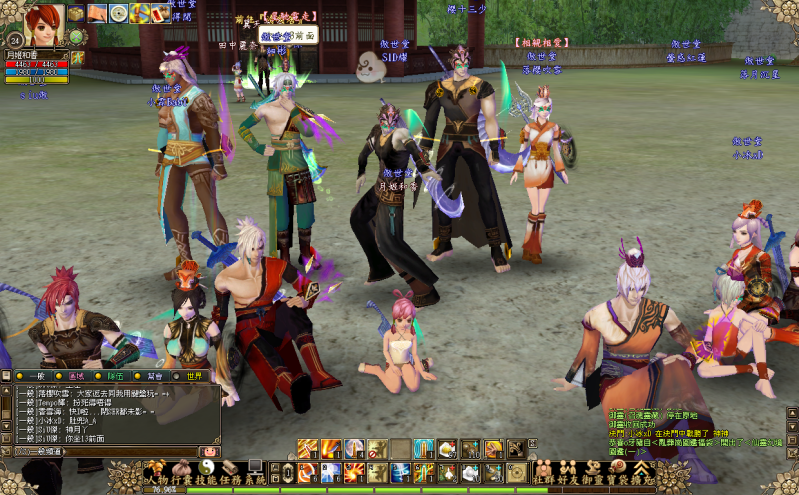The height and width of the screenshot is (495, 799).
Task: Open the red envelope and money bag icon
Action: (162, 13)
